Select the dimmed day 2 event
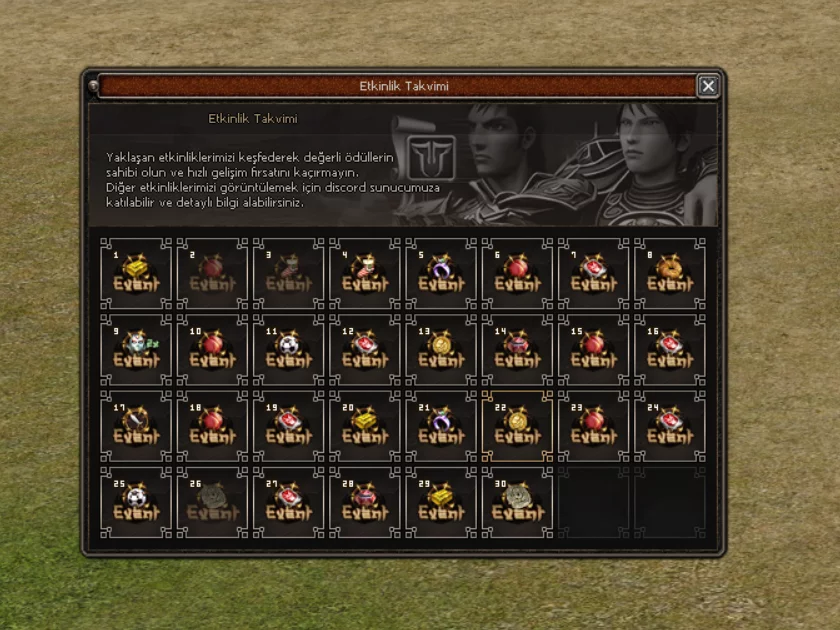The width and height of the screenshot is (840, 630). tap(212, 273)
